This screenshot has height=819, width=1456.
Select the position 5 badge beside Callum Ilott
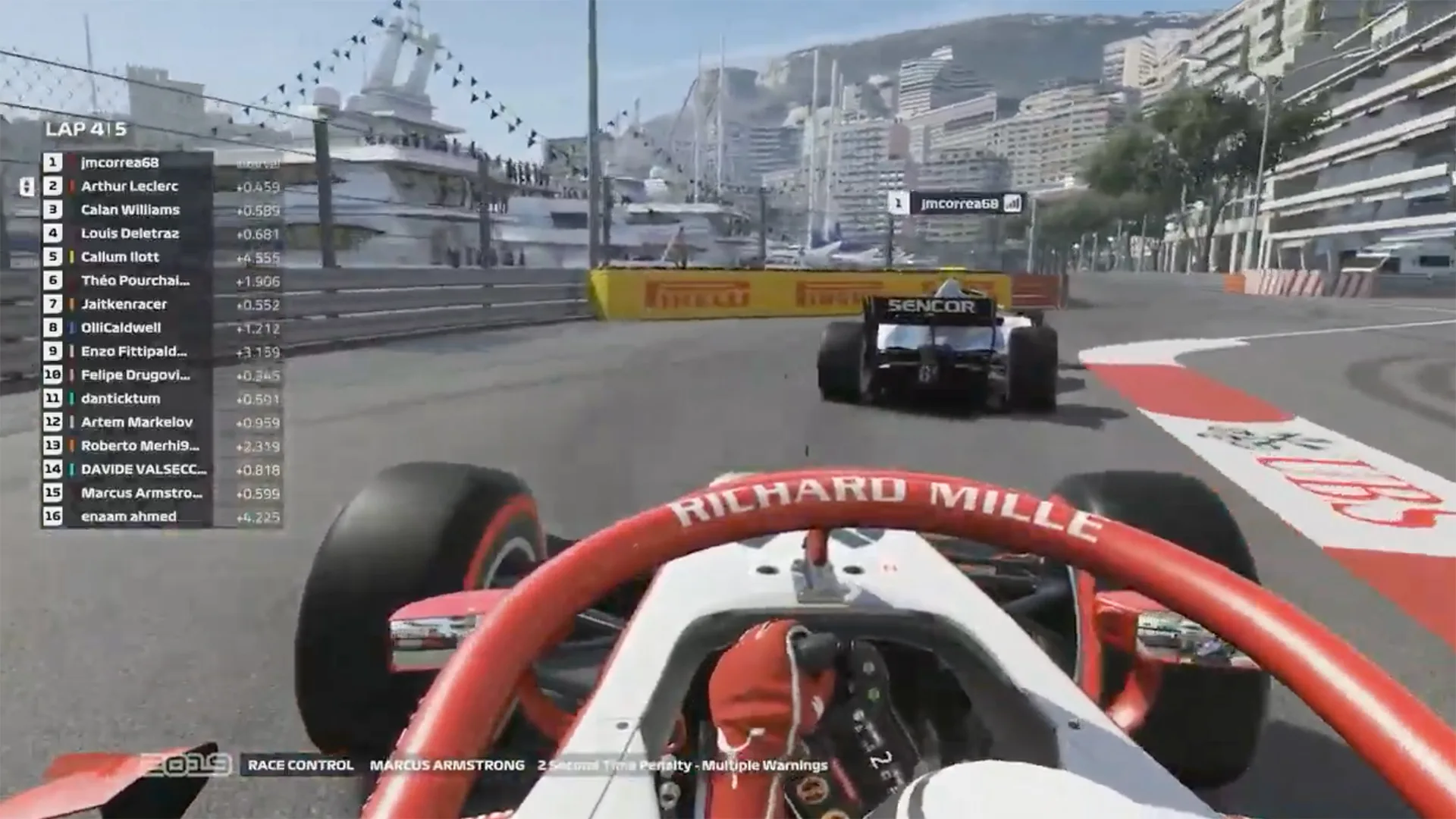coord(51,257)
